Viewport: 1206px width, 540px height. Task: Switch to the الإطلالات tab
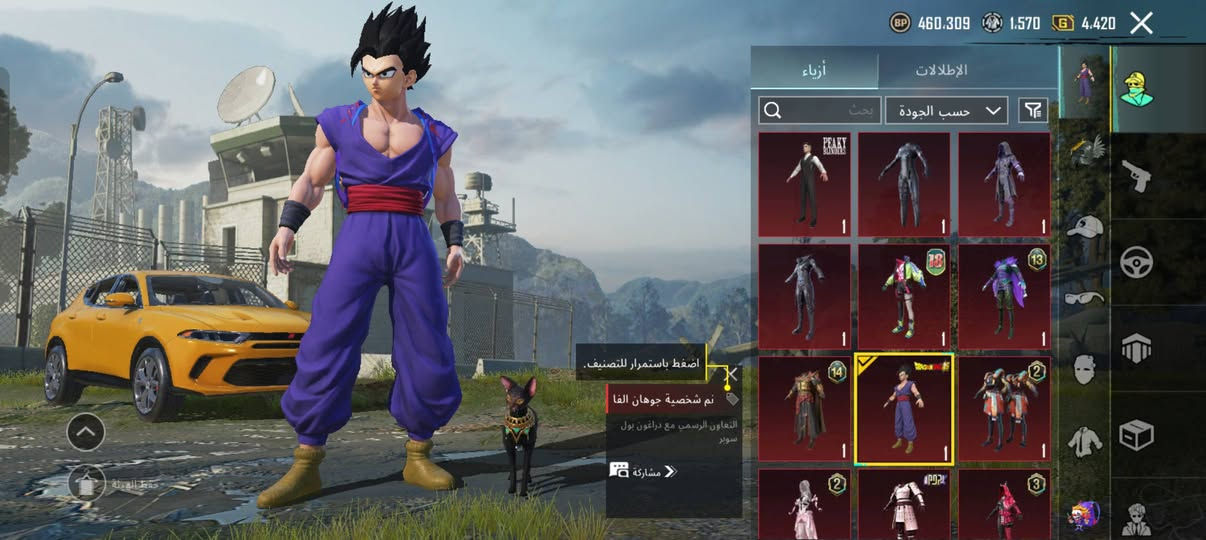tap(941, 70)
